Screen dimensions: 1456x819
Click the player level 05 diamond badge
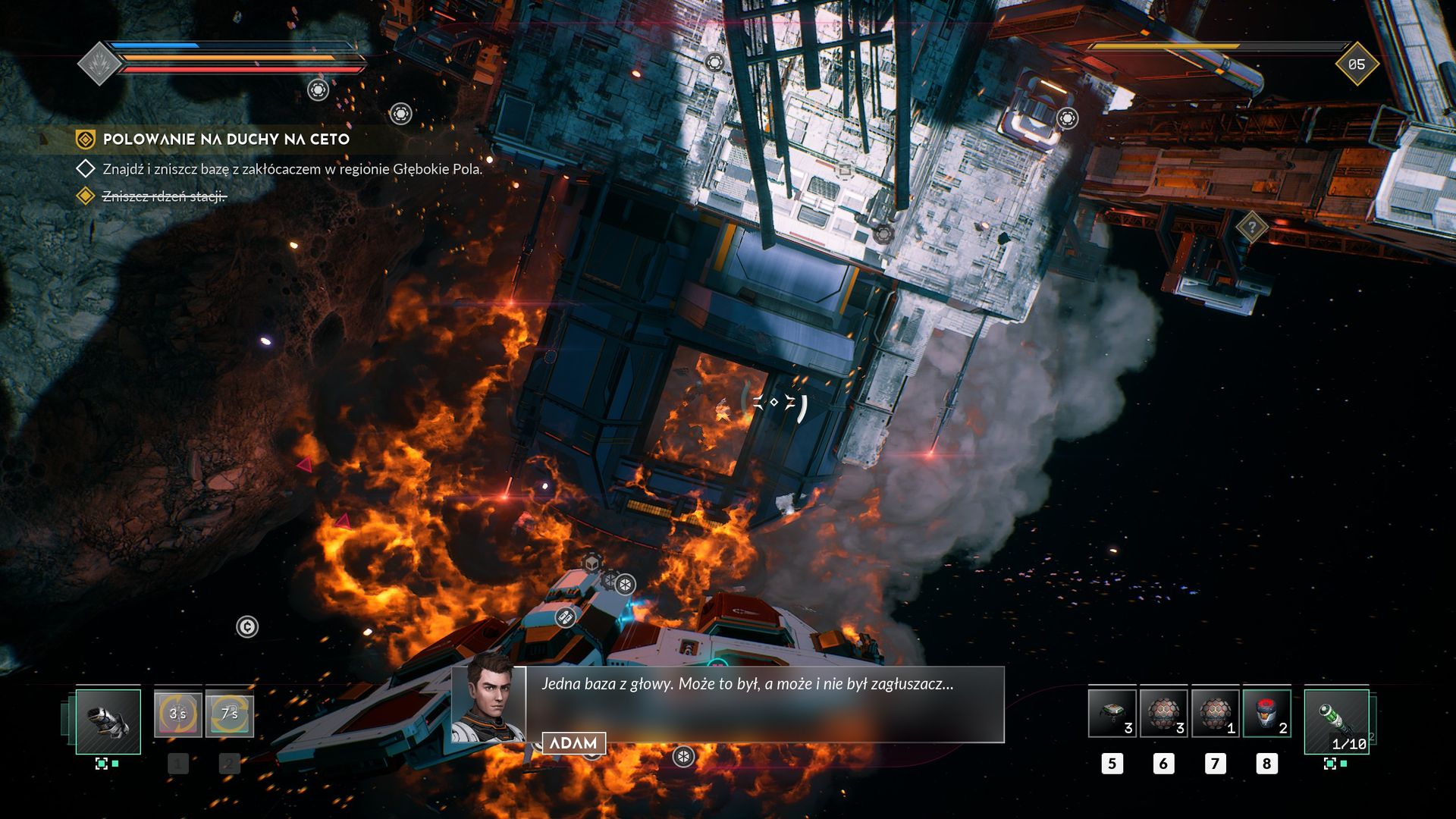(x=1356, y=64)
